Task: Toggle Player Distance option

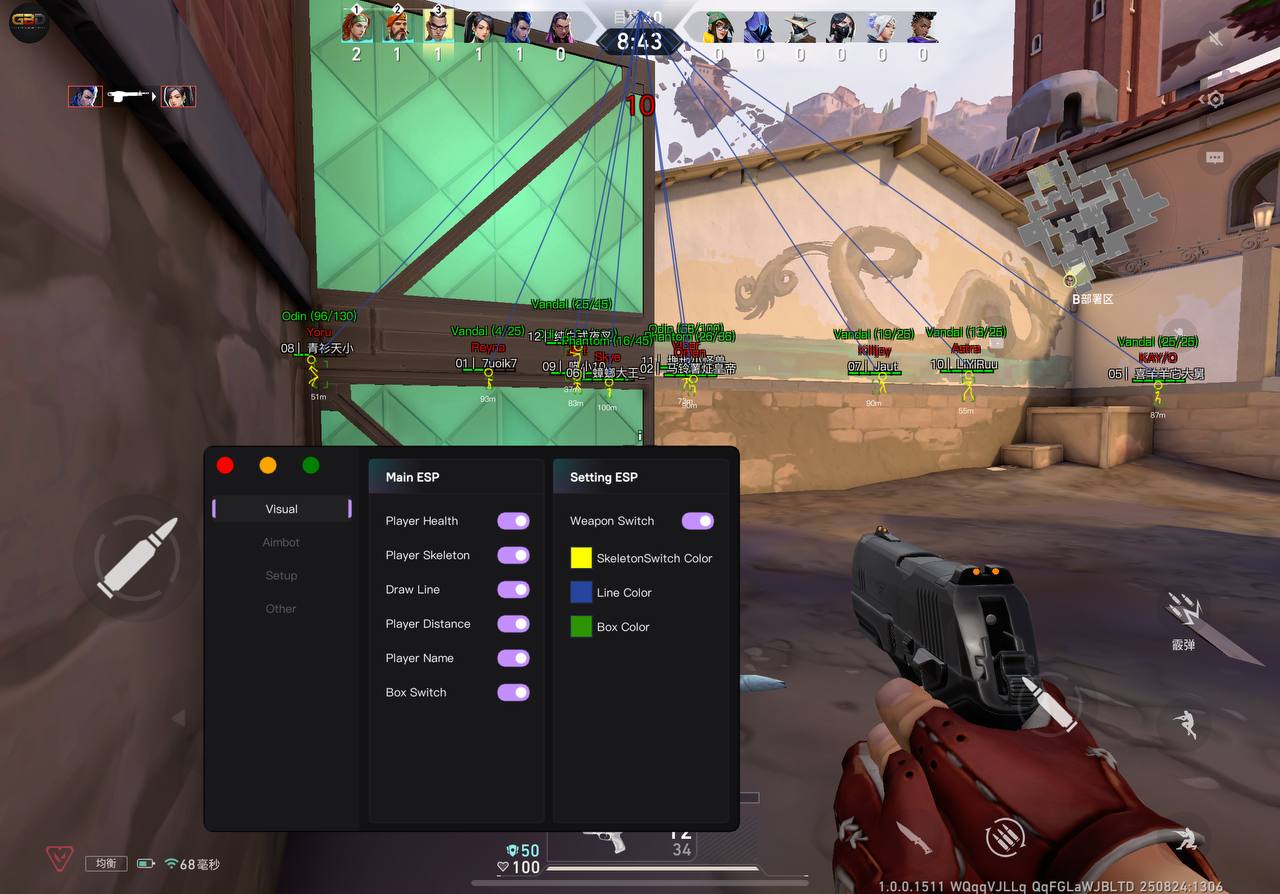Action: coord(513,624)
